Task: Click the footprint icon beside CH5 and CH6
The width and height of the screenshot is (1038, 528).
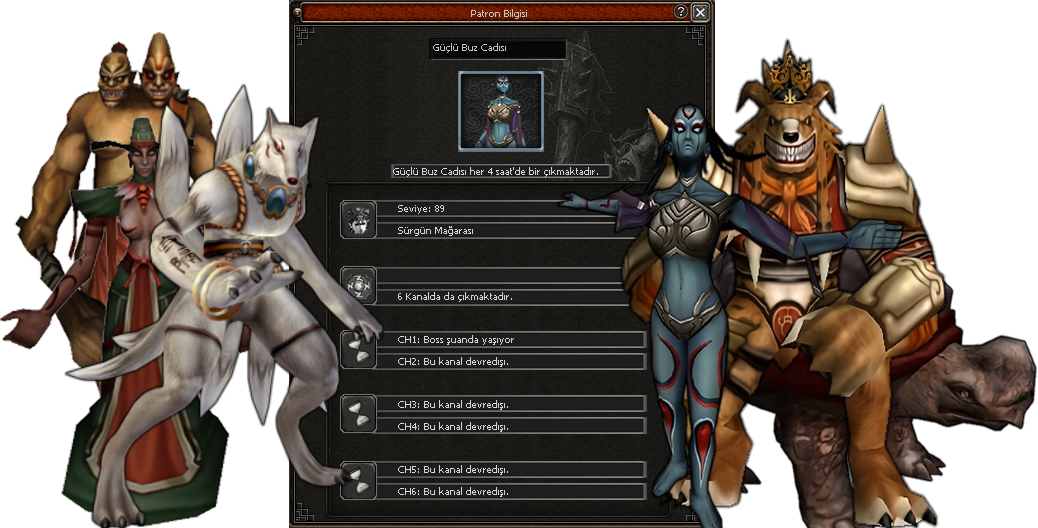Action: click(359, 481)
